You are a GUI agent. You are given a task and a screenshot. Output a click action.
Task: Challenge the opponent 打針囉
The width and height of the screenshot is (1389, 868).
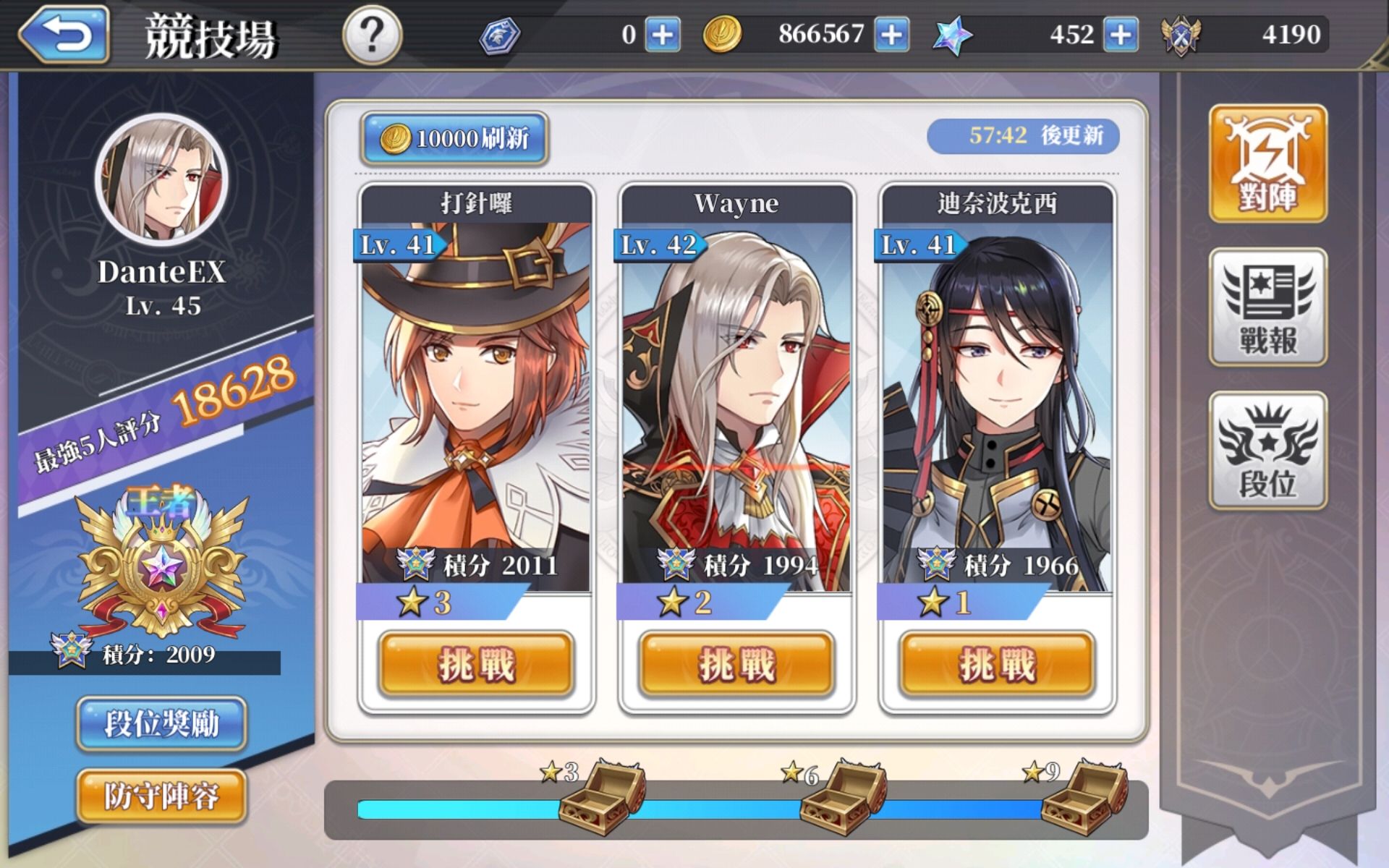tap(476, 664)
